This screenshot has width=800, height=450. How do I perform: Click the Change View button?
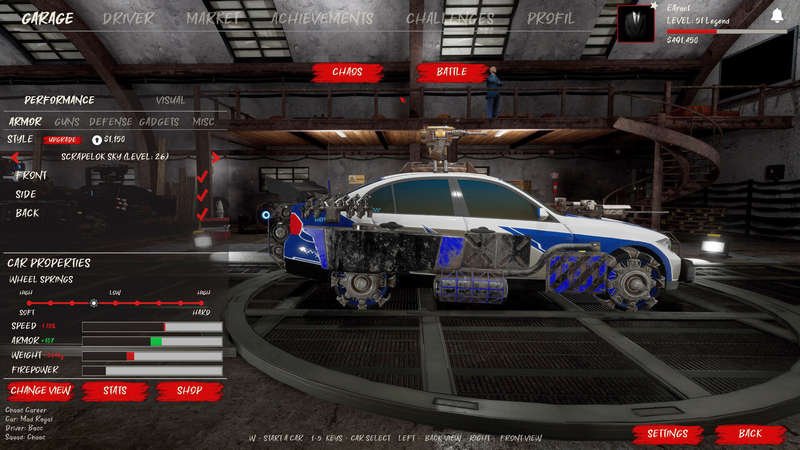[x=40, y=390]
